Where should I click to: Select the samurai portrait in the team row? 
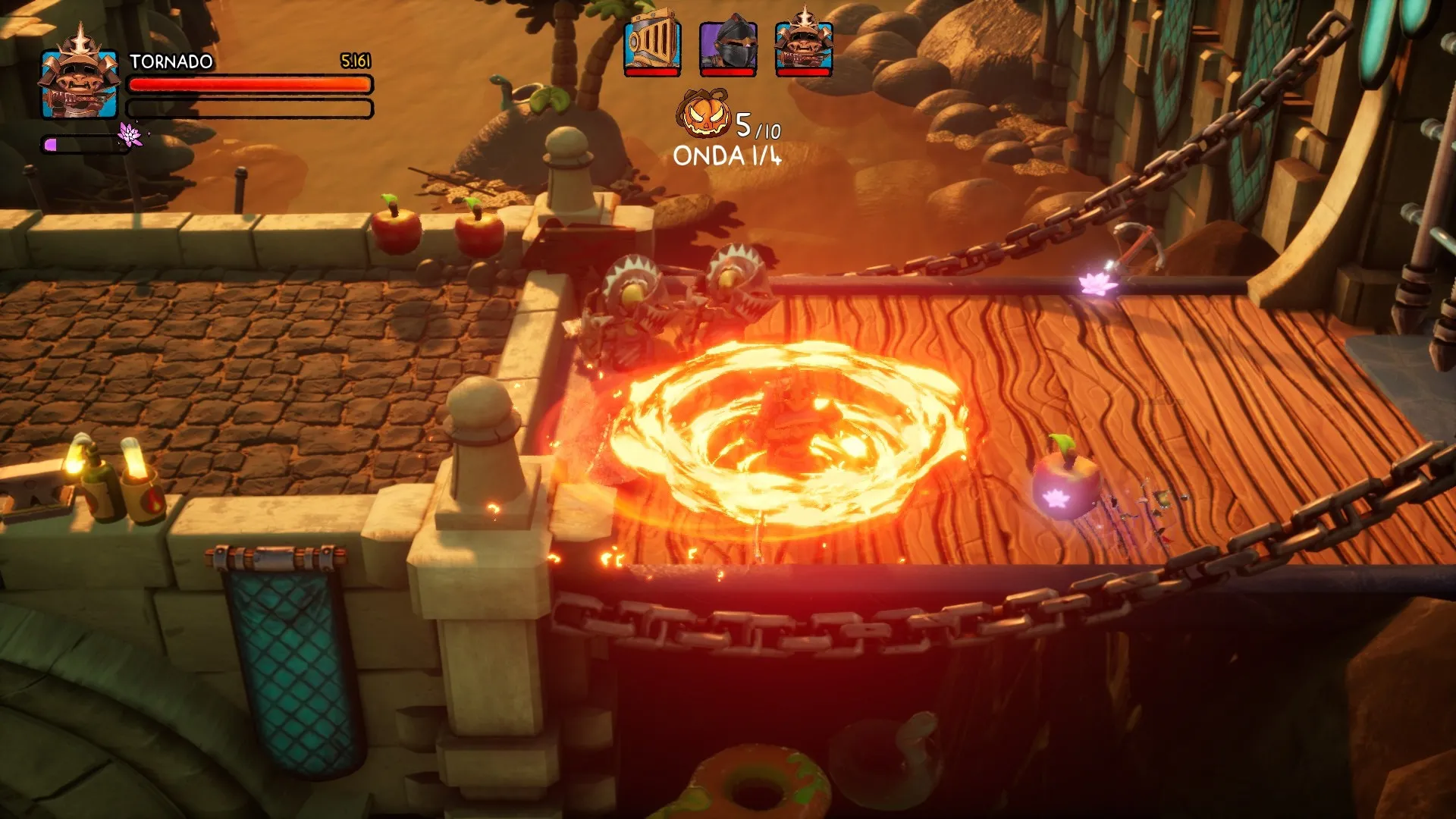[804, 47]
